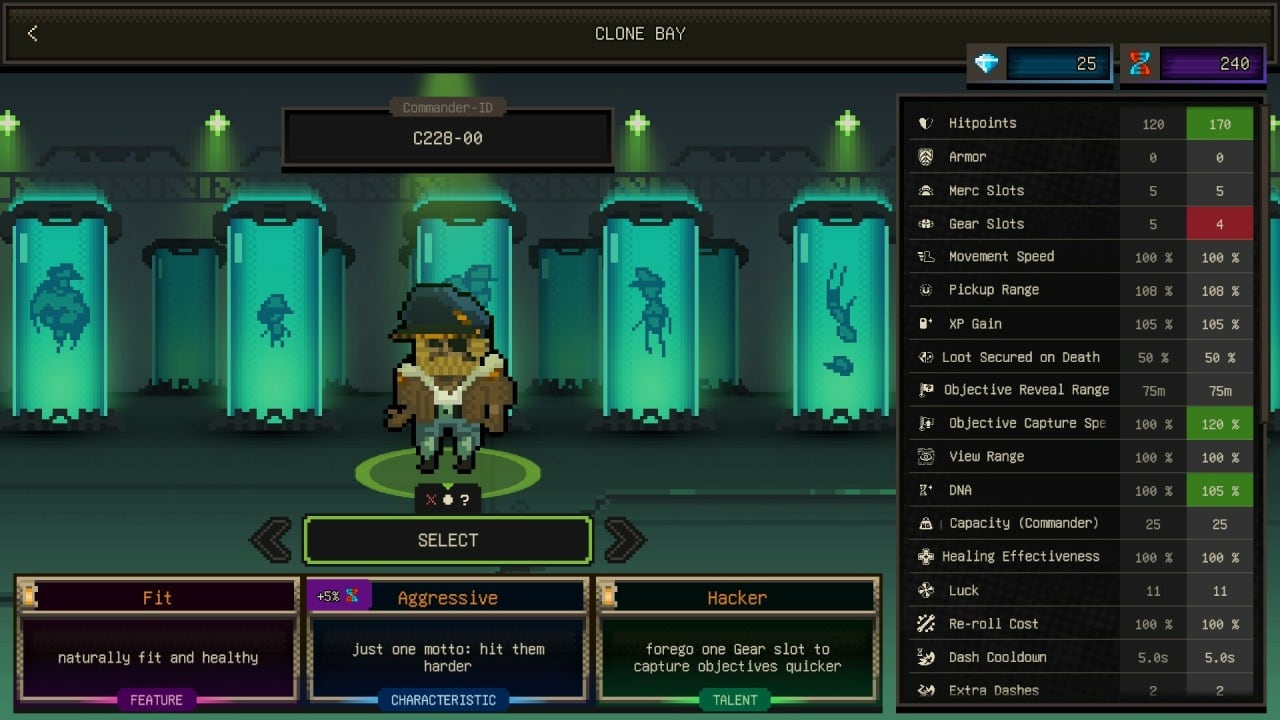The height and width of the screenshot is (720, 1280).
Task: Select the Objective Capture Speed stat row
Action: [1080, 423]
